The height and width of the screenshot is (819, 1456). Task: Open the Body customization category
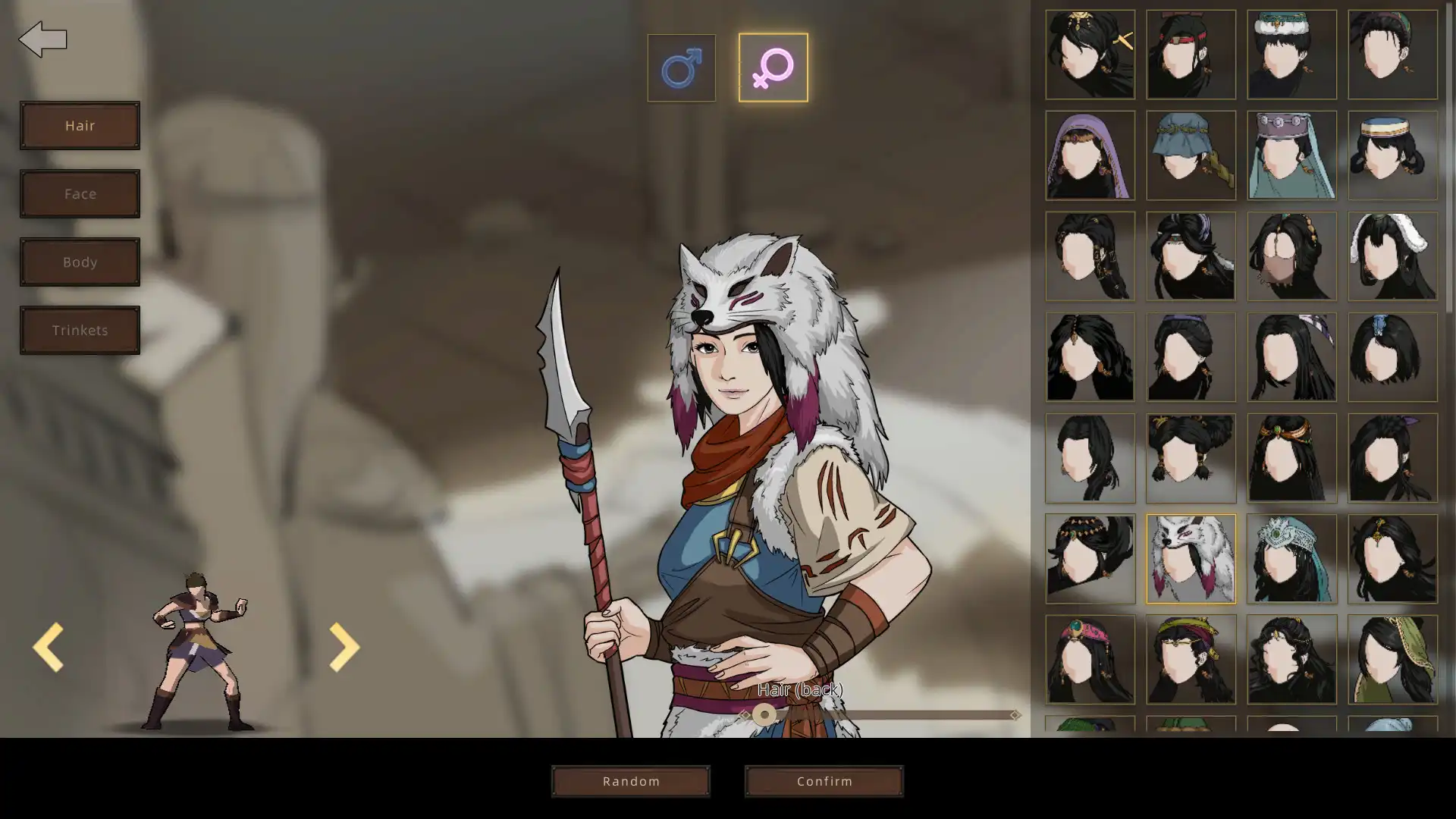pos(80,262)
